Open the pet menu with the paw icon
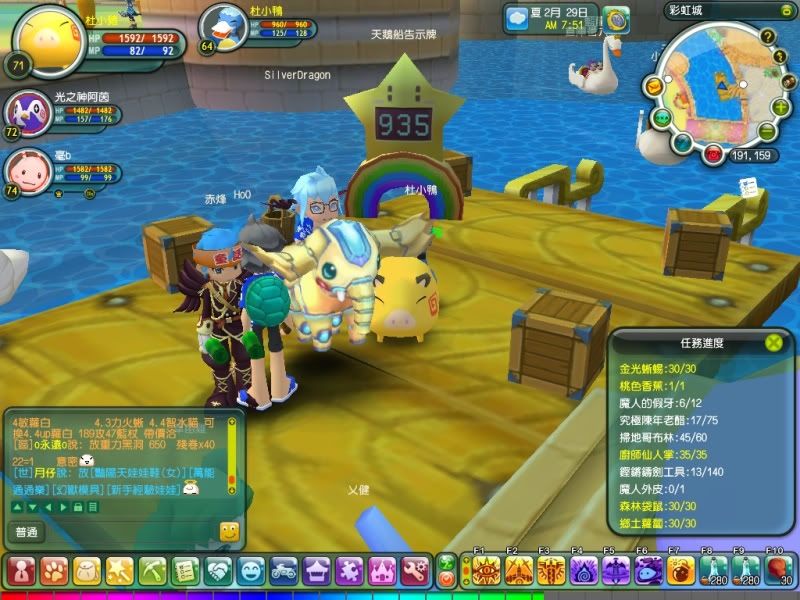Viewport: 800px width, 600px height. pyautogui.click(x=54, y=571)
